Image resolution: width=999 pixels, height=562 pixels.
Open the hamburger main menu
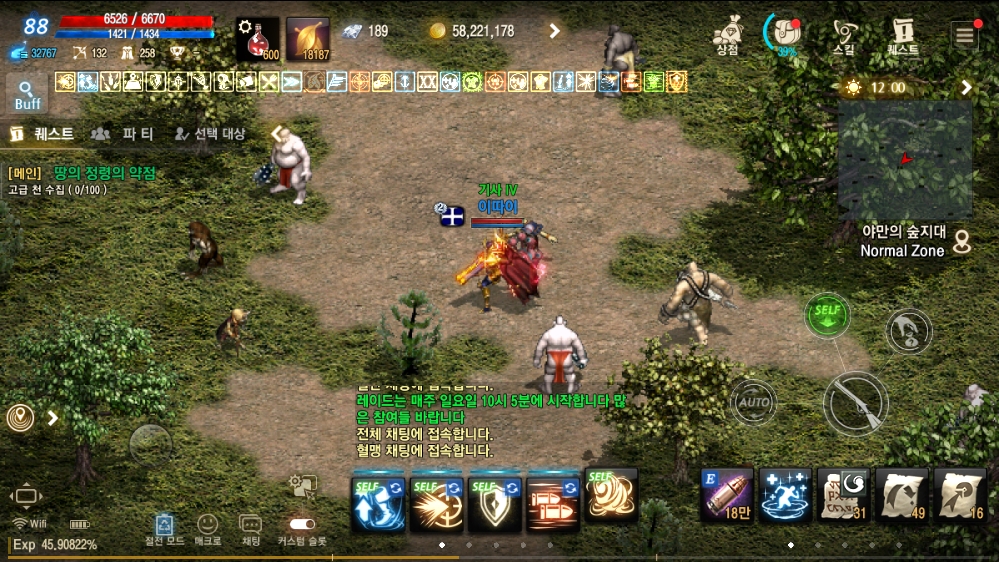964,36
